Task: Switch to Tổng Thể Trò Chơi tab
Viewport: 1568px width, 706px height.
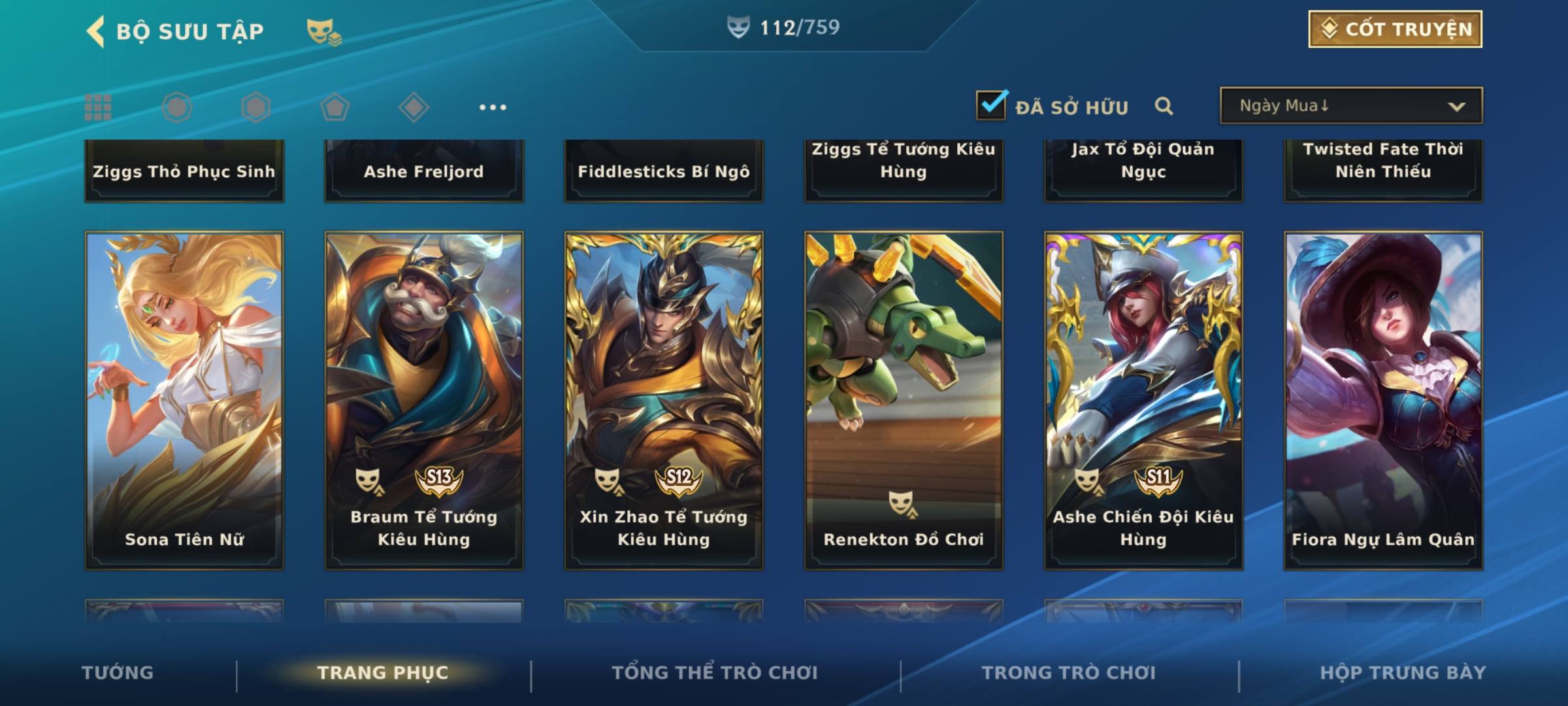Action: point(715,673)
